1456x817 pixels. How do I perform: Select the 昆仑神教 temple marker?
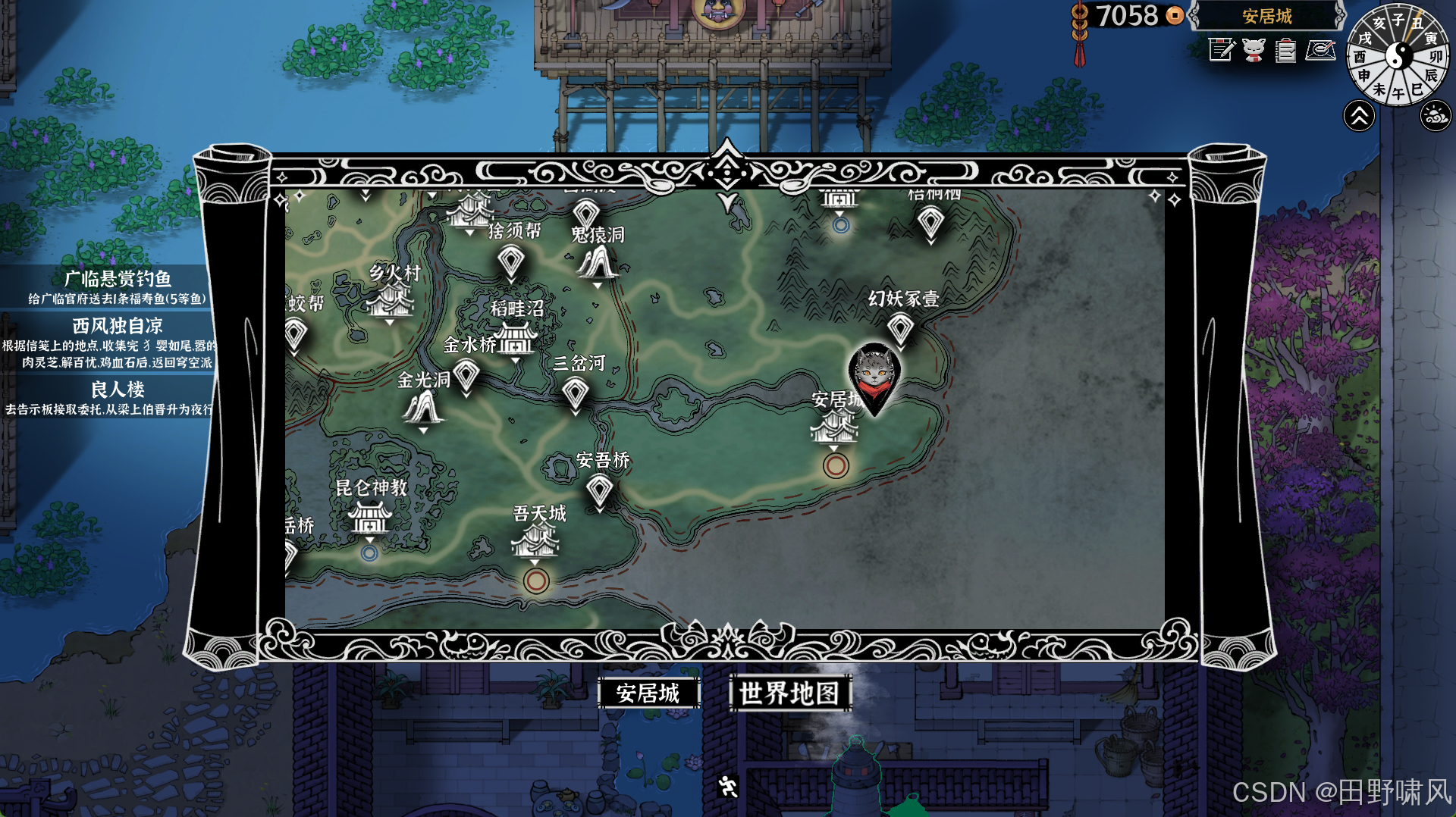[369, 518]
